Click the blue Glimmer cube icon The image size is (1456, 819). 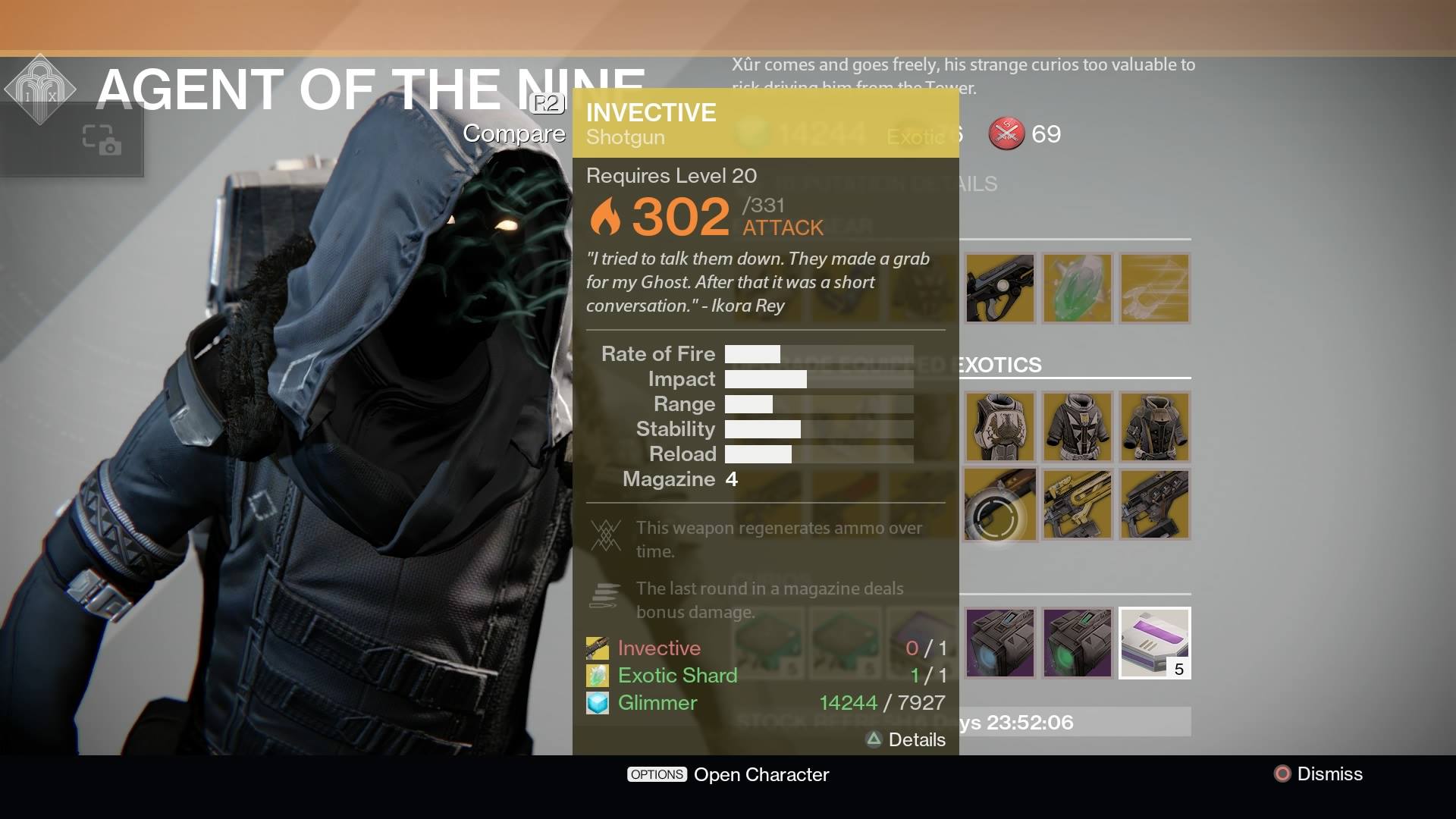(x=598, y=702)
